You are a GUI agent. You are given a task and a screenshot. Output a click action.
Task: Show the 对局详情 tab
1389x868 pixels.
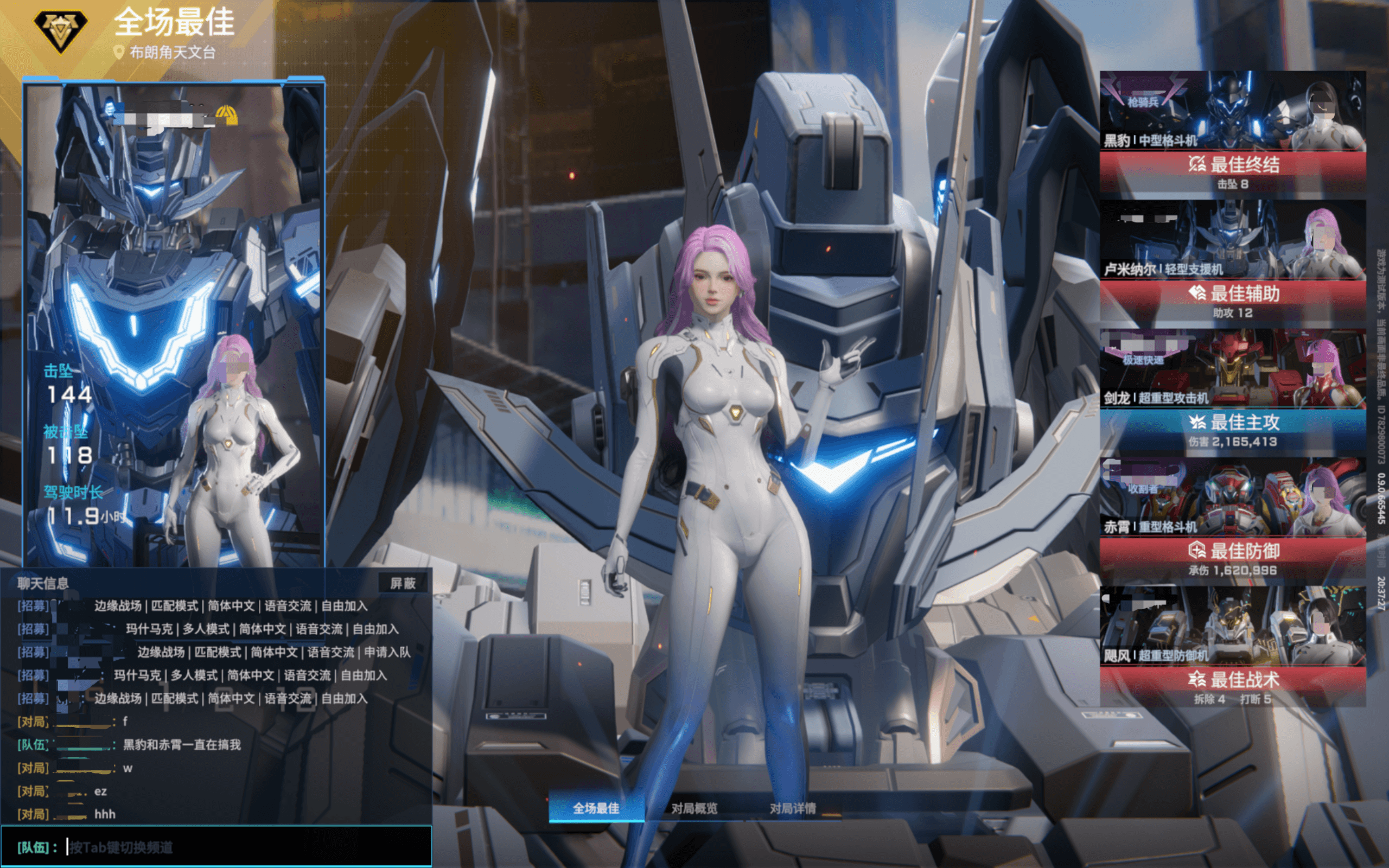(793, 808)
